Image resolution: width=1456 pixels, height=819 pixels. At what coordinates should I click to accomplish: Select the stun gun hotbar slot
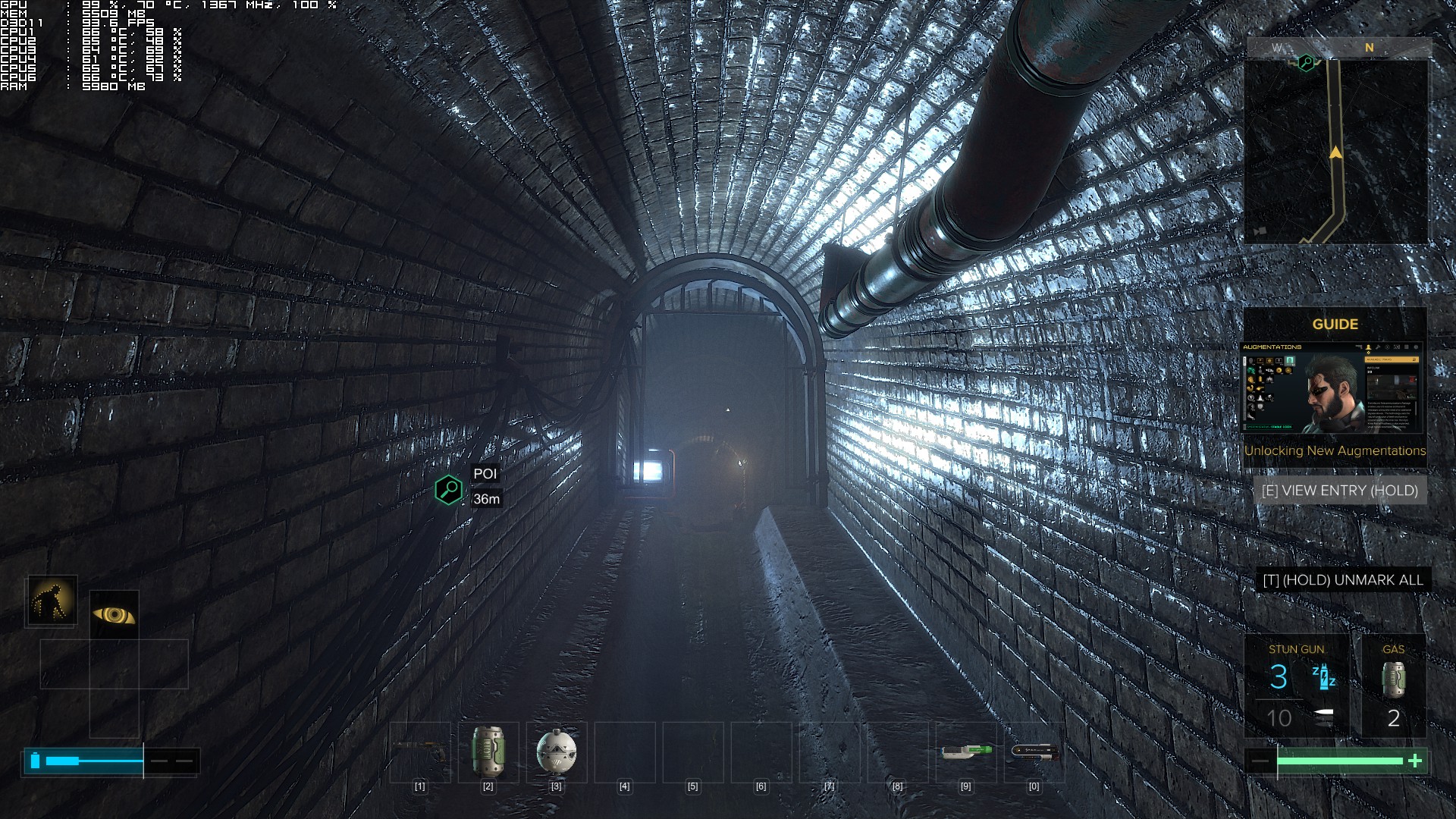419,752
